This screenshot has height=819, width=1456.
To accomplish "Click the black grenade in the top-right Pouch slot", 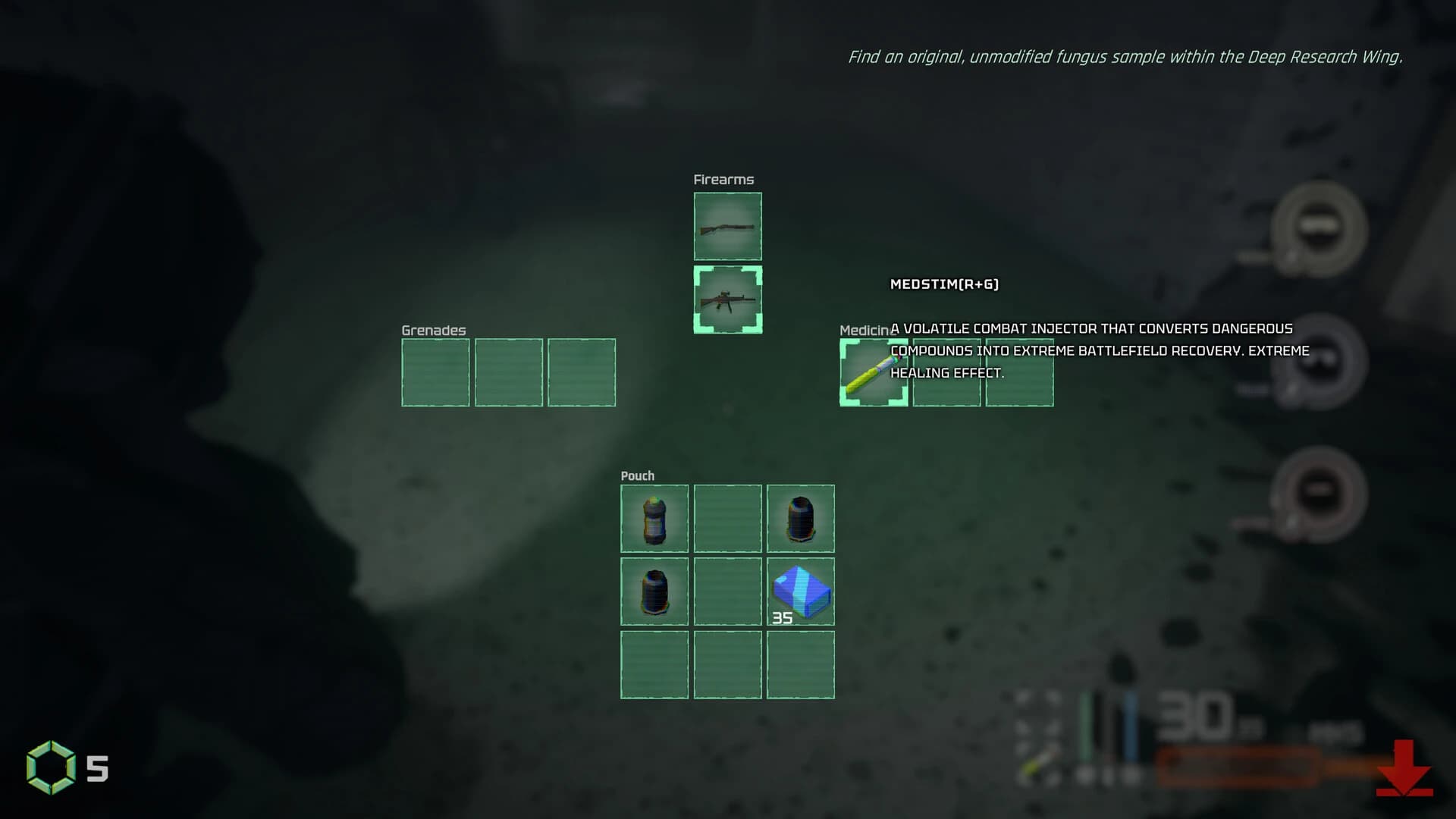I will [x=800, y=519].
